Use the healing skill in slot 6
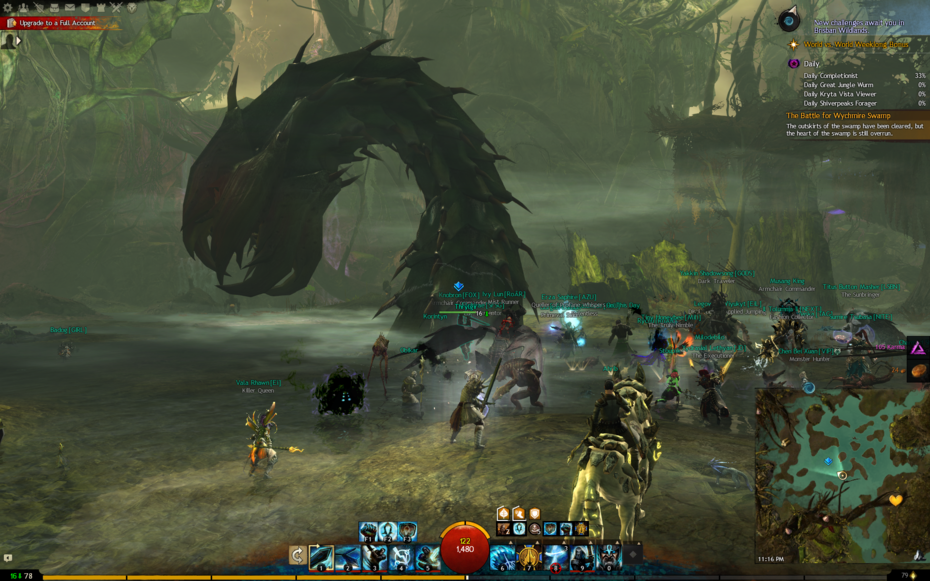Viewport: 930px width, 581px height. point(502,556)
